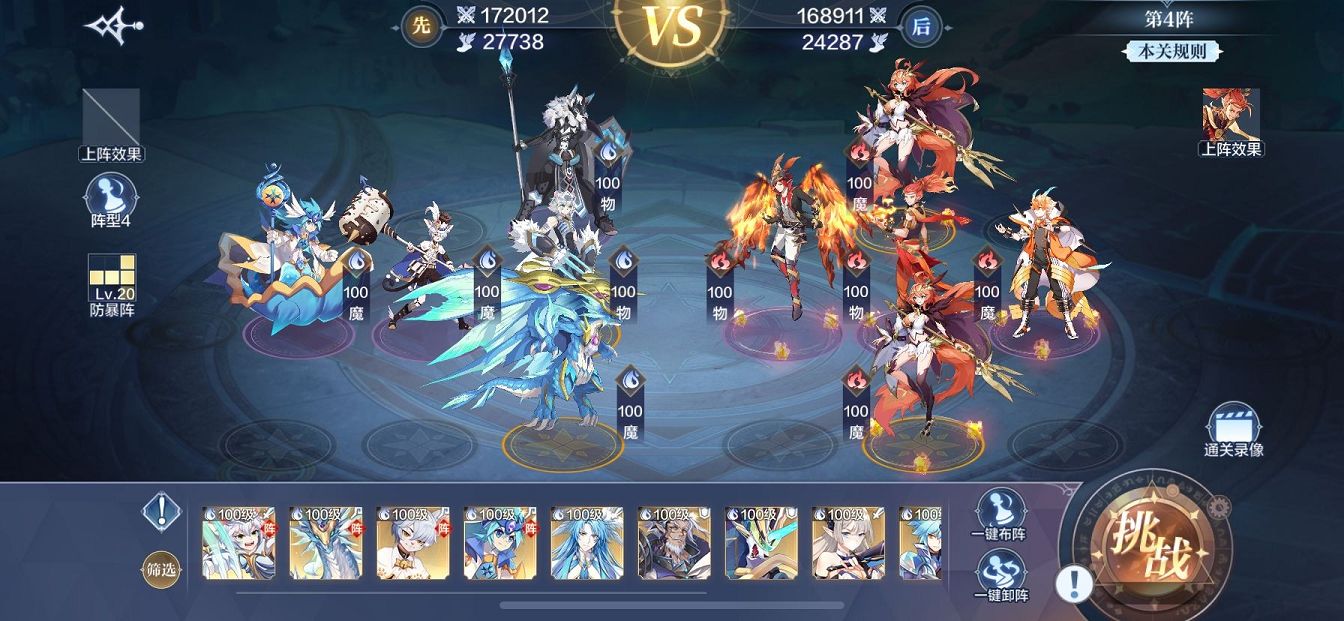Go back using the ornate arrow icon

pos(113,27)
